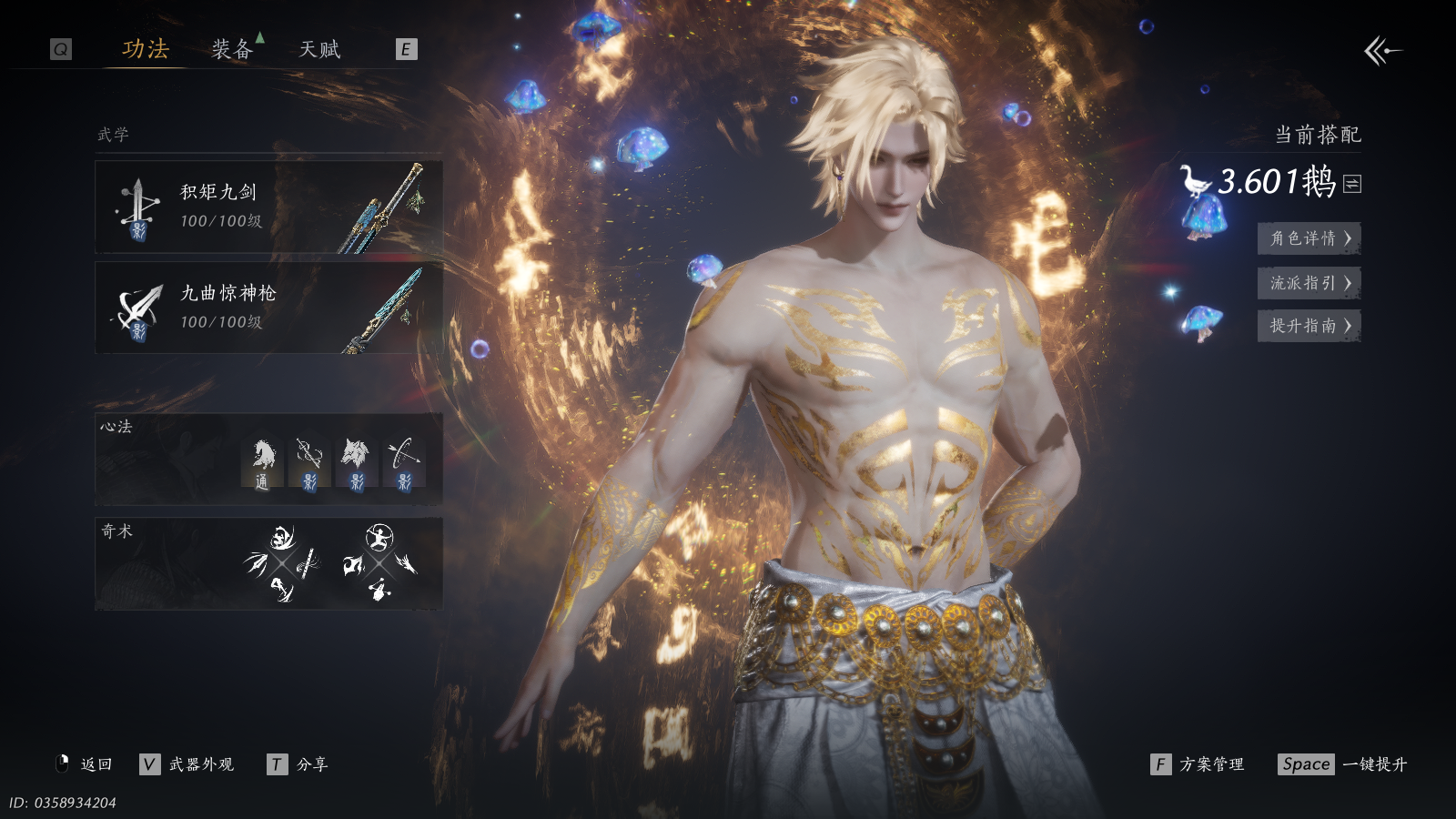
Task: Switch to the 功法 tab
Action: pos(146,49)
